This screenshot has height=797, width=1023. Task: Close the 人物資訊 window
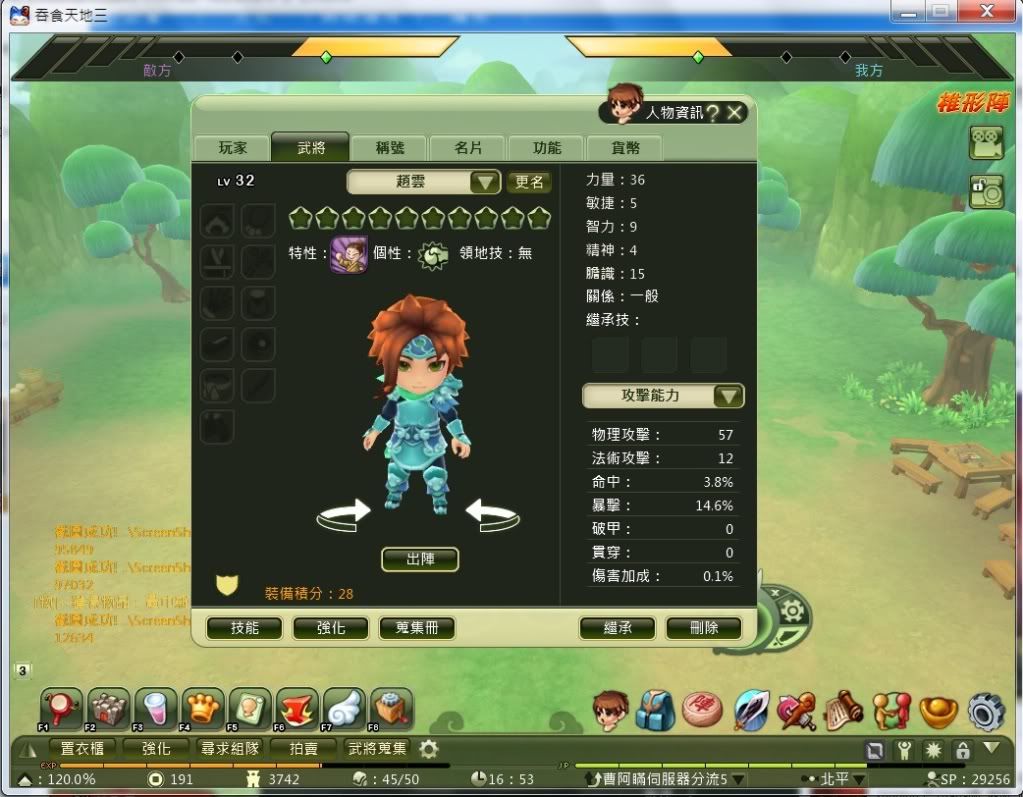[x=736, y=113]
